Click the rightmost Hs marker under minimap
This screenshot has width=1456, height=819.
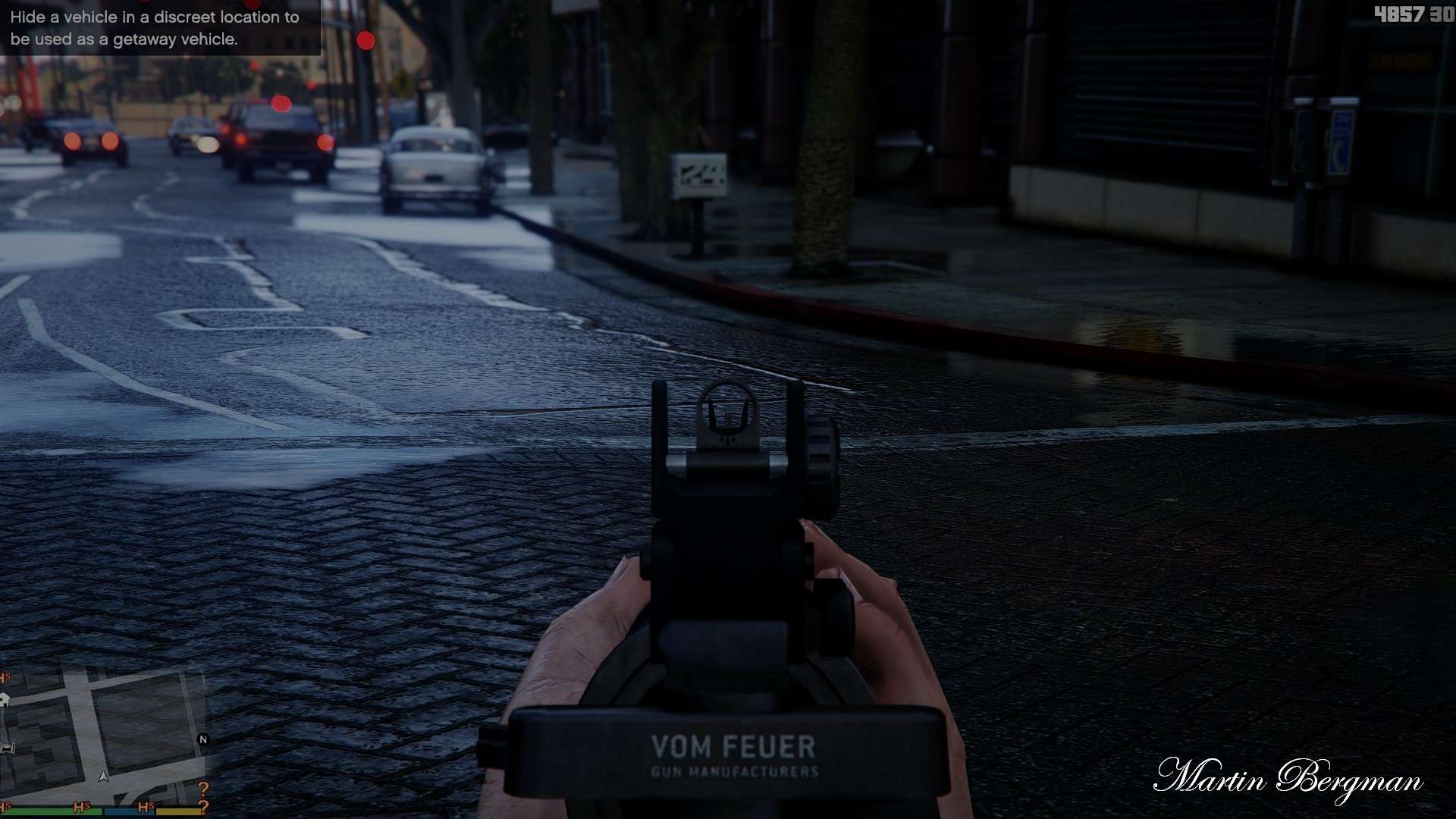click(146, 807)
